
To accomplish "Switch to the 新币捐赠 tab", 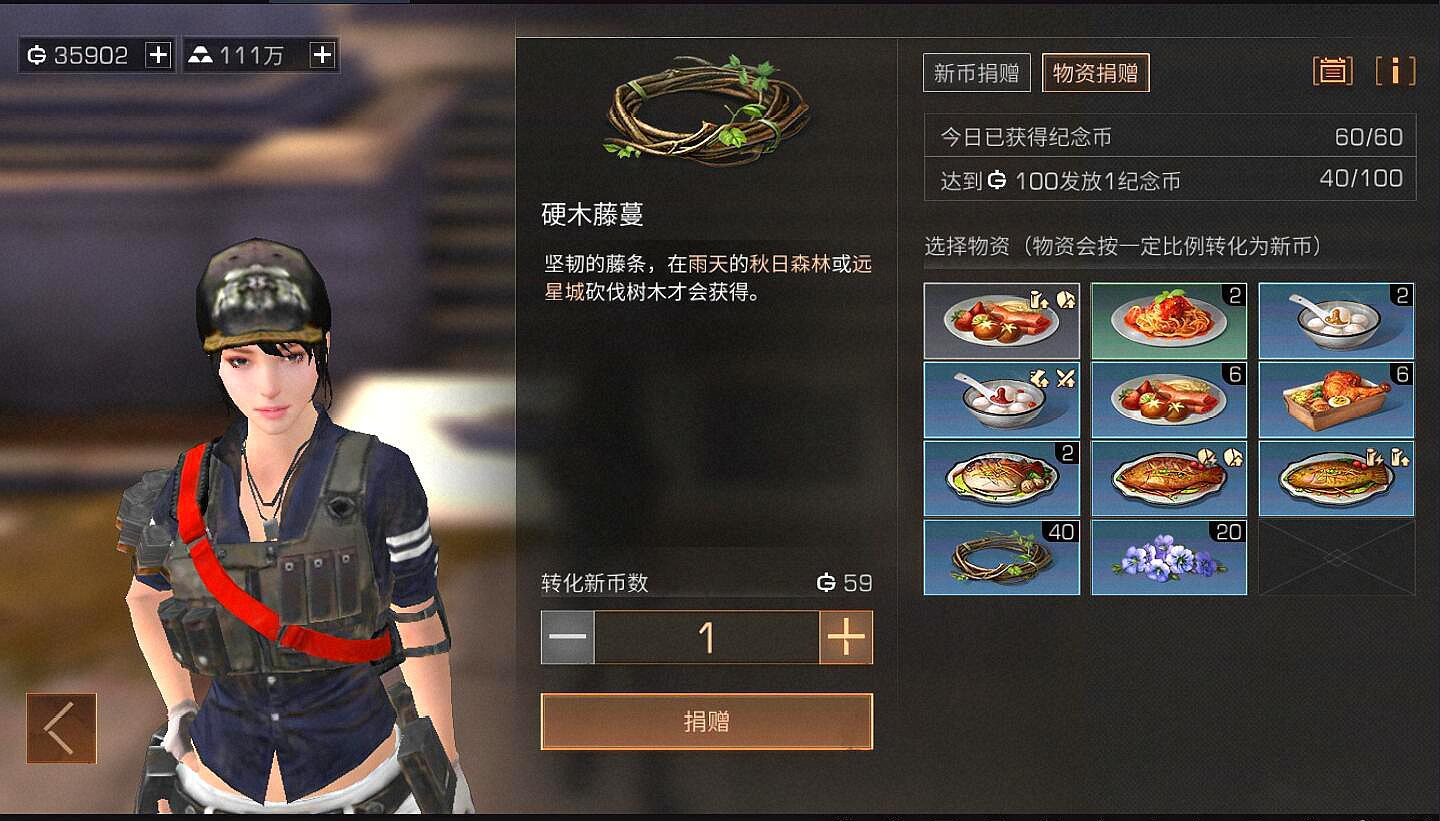I will click(x=975, y=72).
